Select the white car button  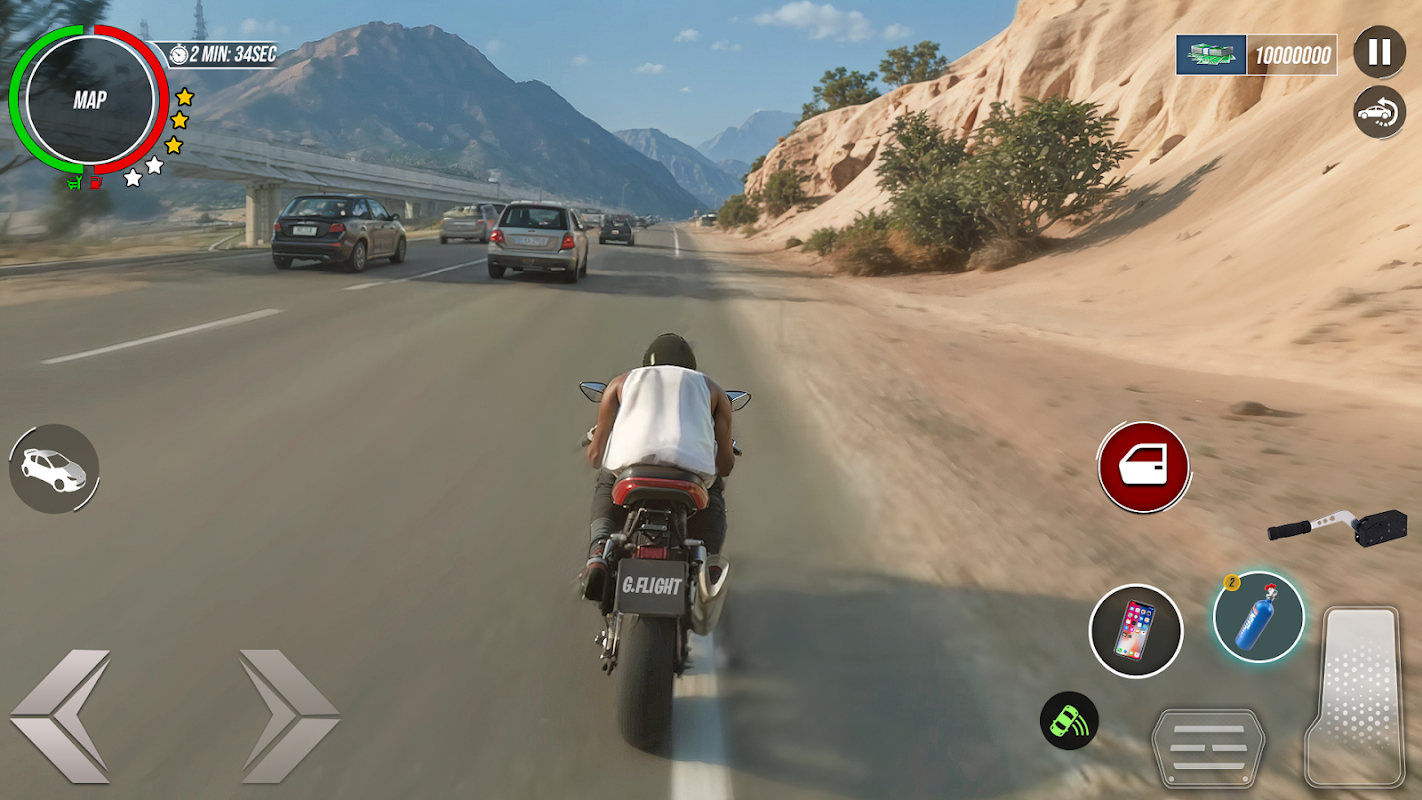coord(55,469)
